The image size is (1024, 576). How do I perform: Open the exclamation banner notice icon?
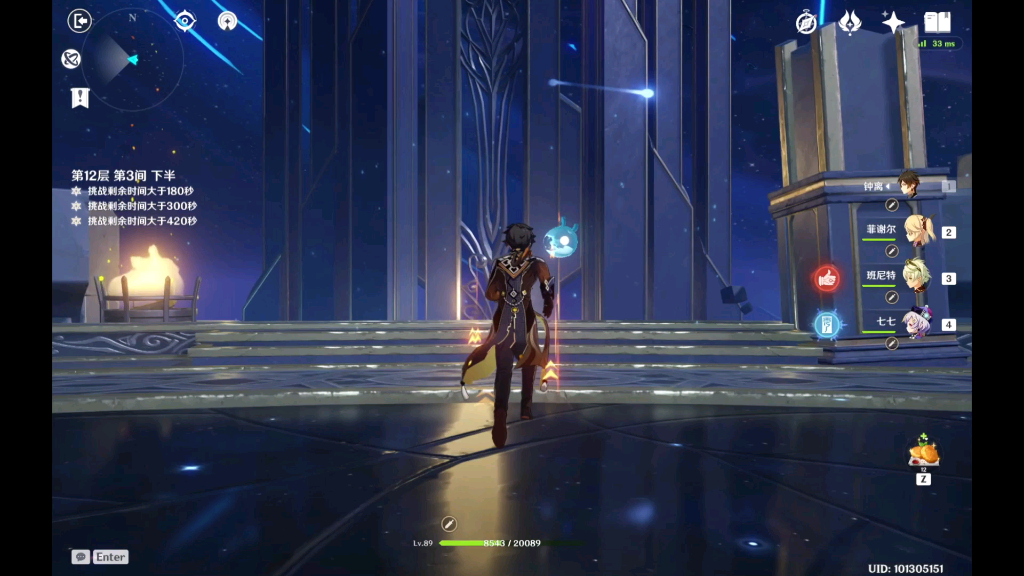80,97
